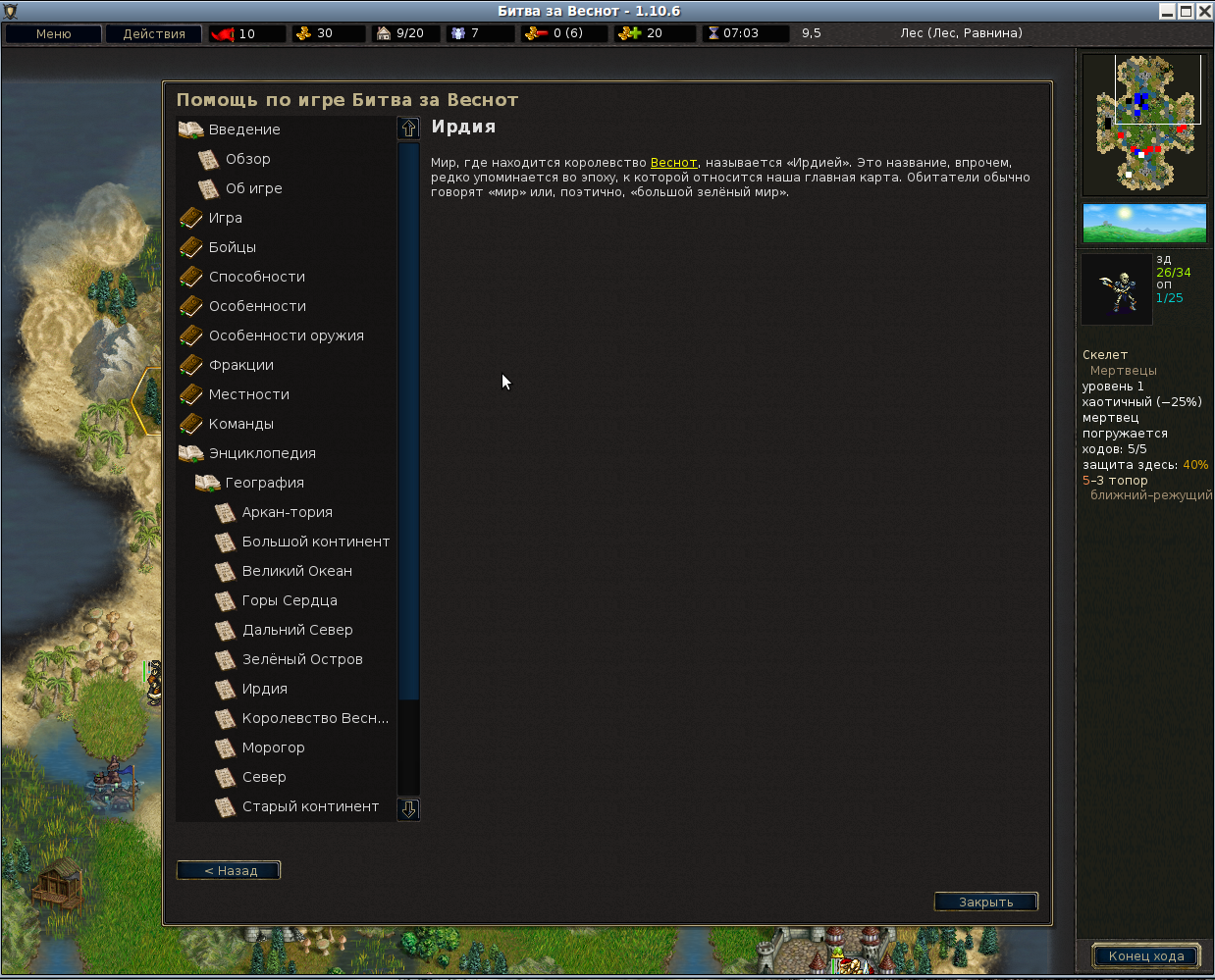This screenshot has width=1215, height=980.
Task: Open the Об игре topic
Action: [253, 188]
